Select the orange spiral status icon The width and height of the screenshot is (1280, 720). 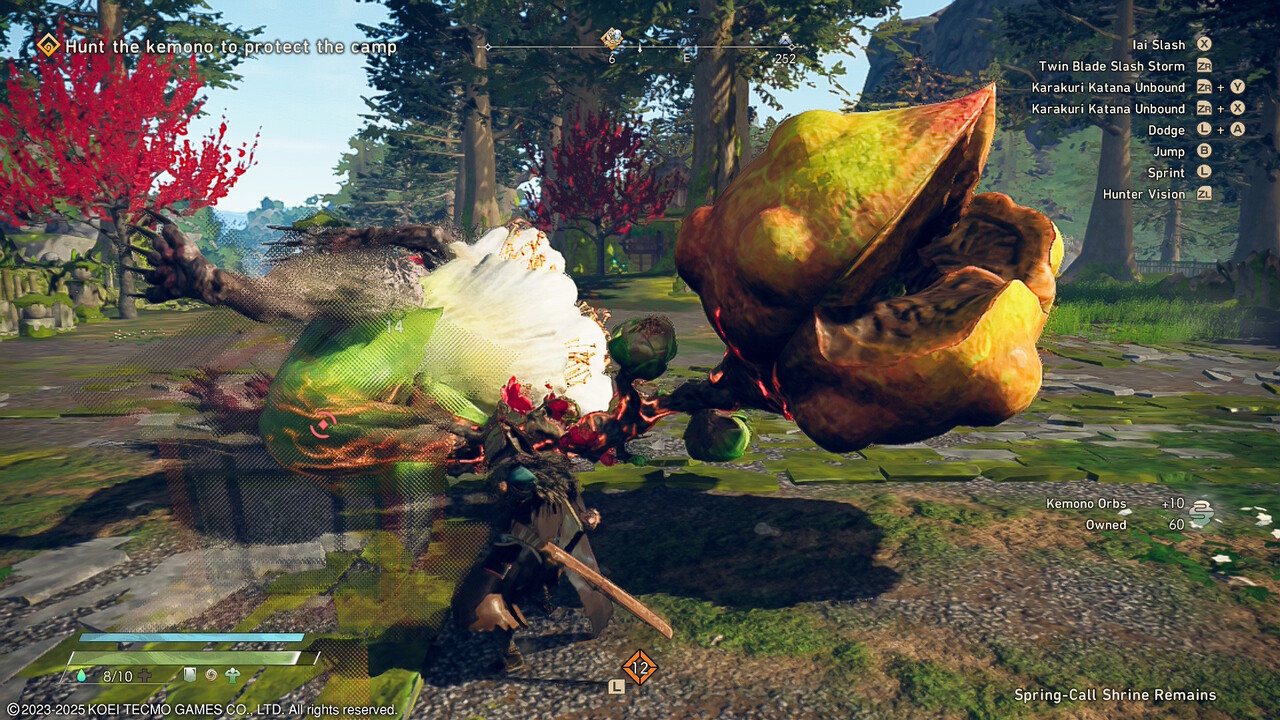coord(210,675)
